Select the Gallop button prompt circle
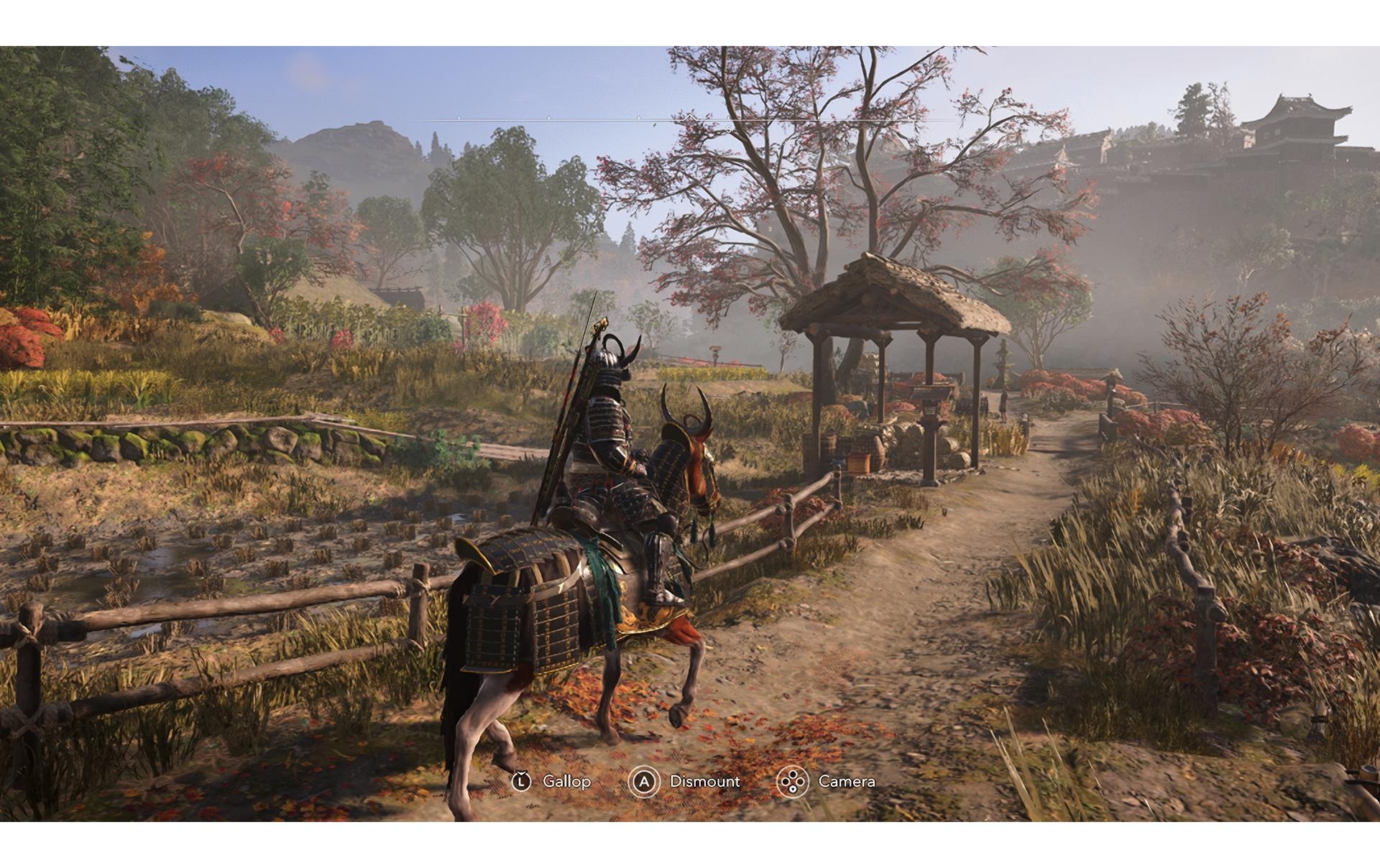 [522, 782]
